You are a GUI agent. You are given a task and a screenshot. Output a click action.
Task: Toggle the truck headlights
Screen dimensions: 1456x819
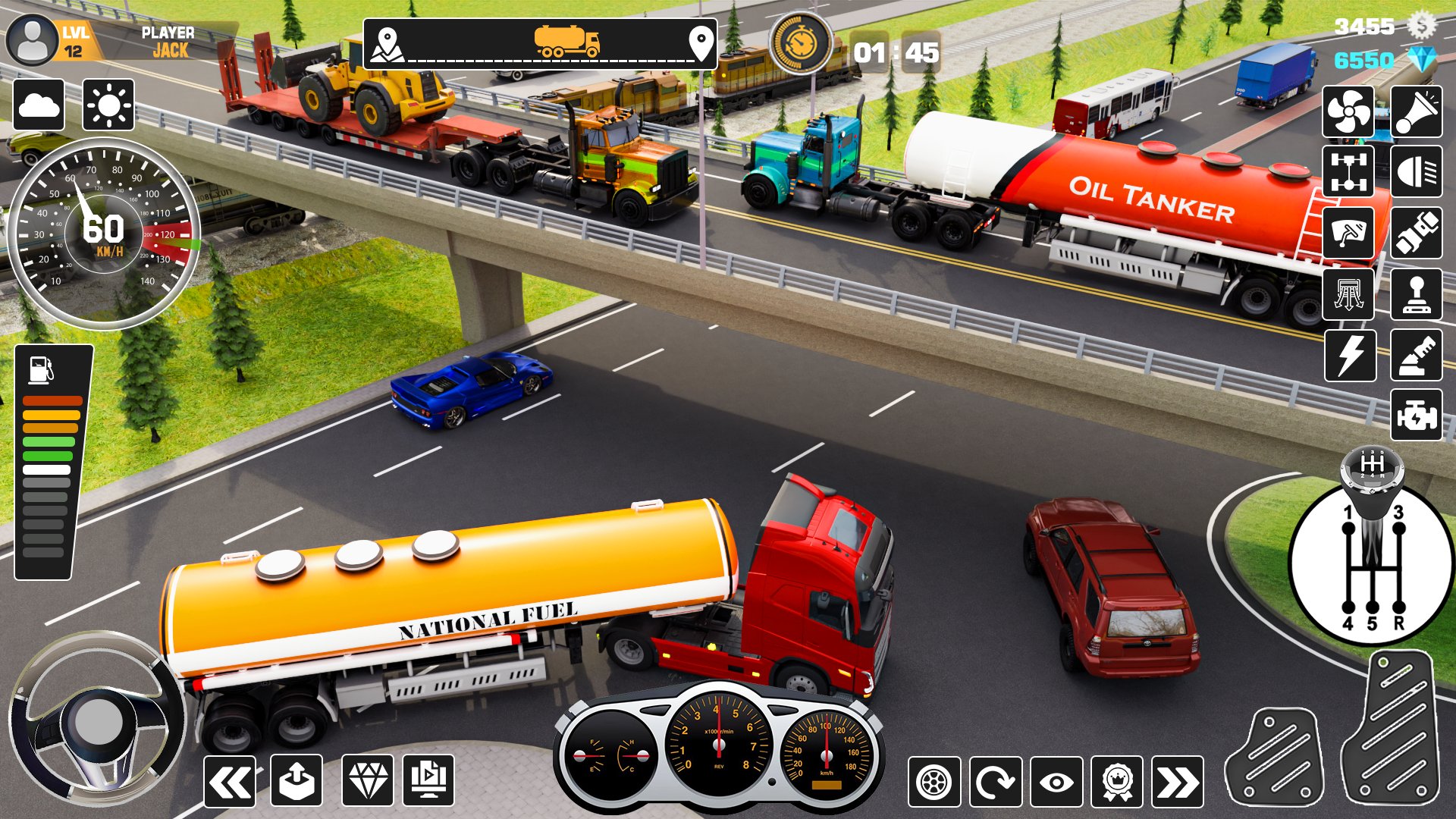pos(1417,171)
